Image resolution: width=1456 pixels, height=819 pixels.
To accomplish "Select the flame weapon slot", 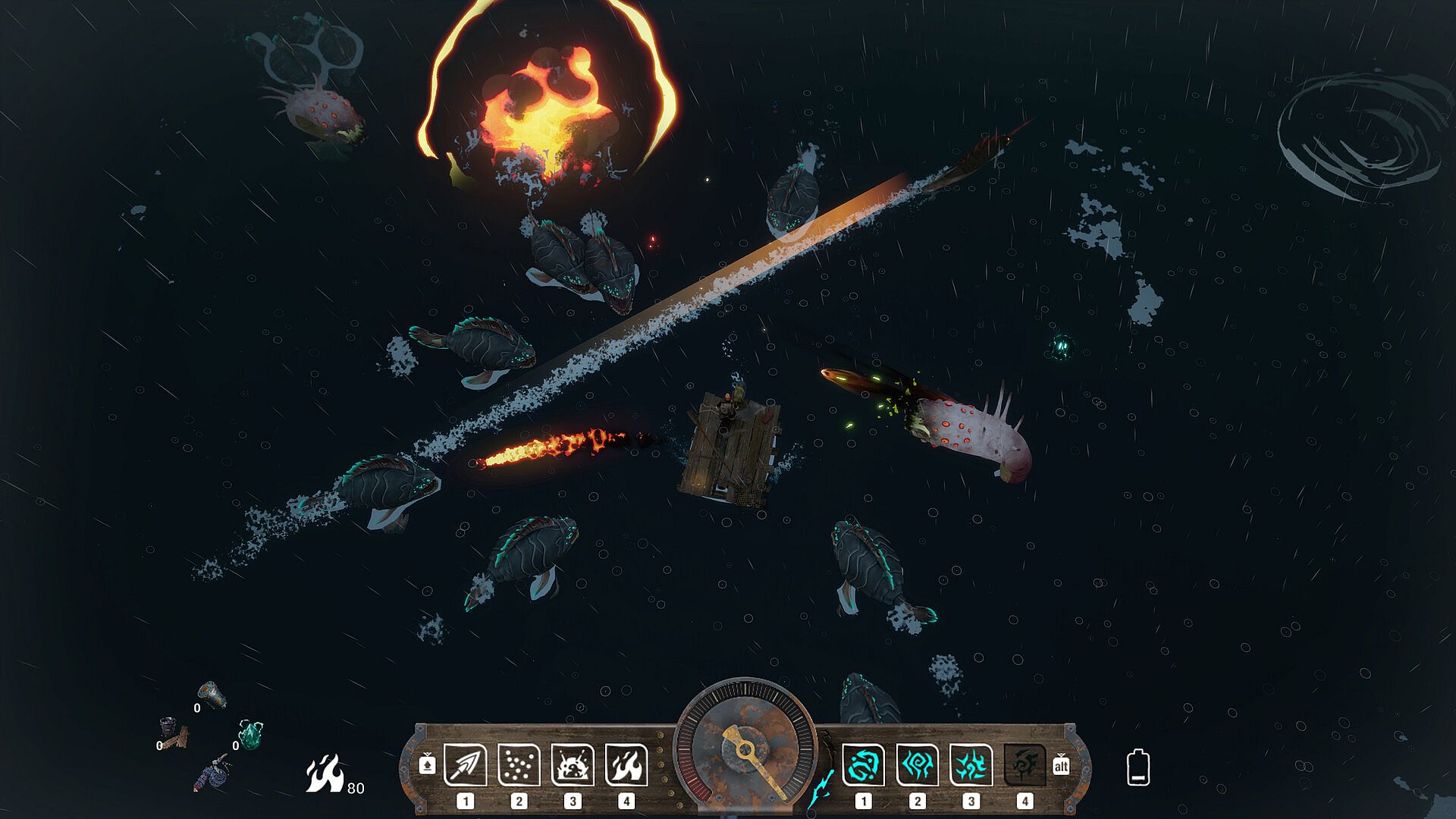I will click(x=626, y=764).
